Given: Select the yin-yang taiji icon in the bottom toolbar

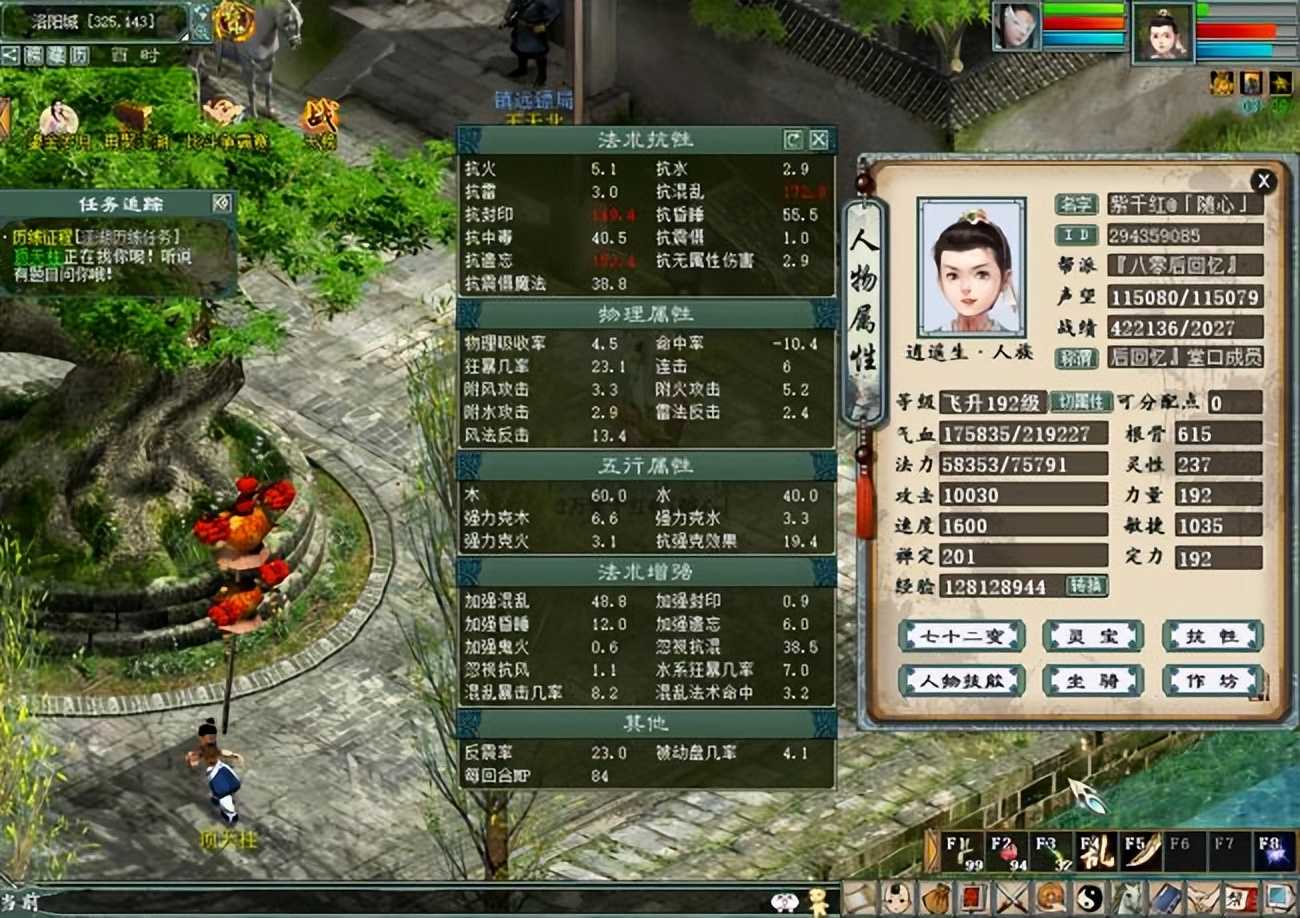Looking at the screenshot, I should point(1090,896).
